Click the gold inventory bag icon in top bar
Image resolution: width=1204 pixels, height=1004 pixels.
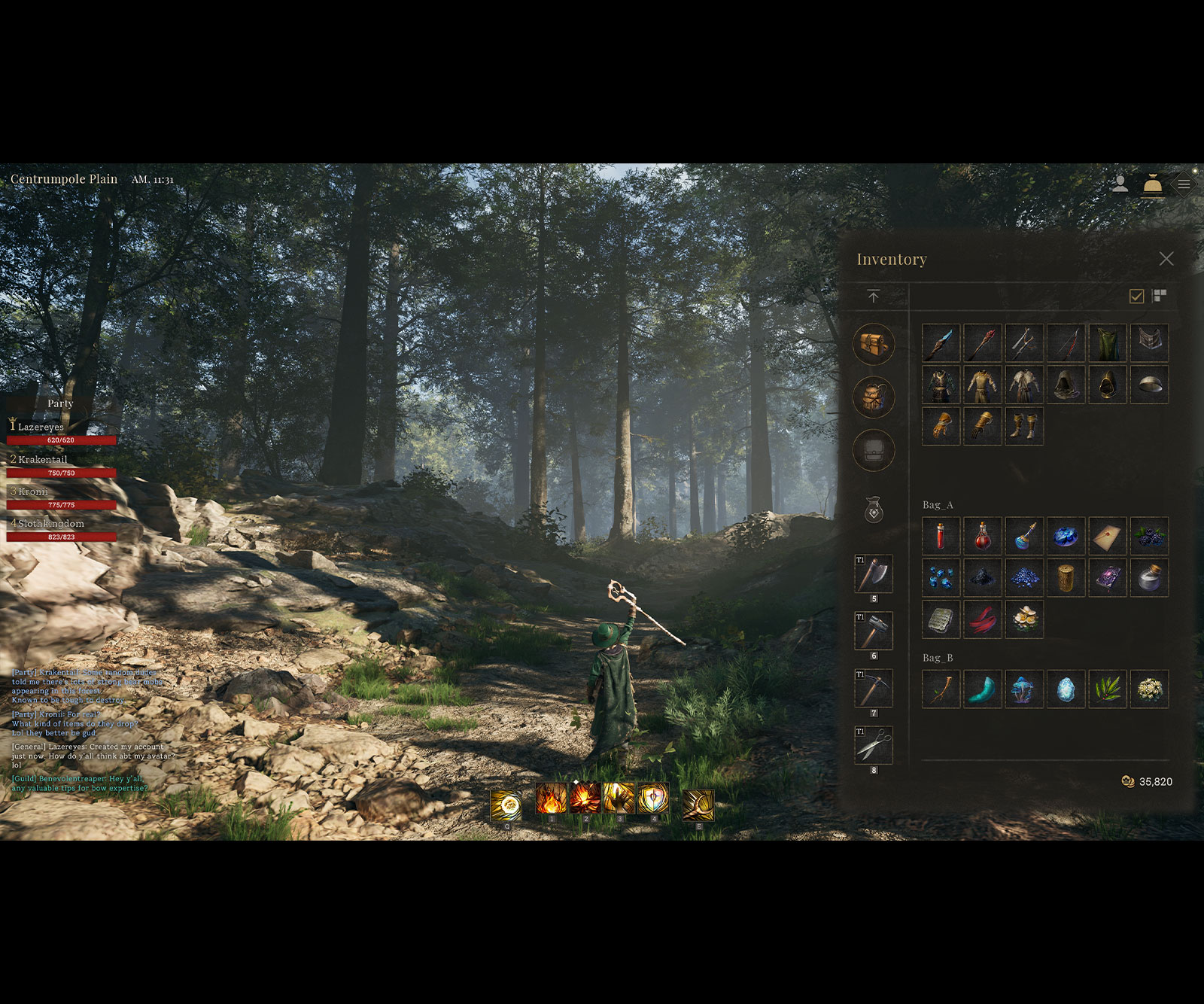(1152, 184)
